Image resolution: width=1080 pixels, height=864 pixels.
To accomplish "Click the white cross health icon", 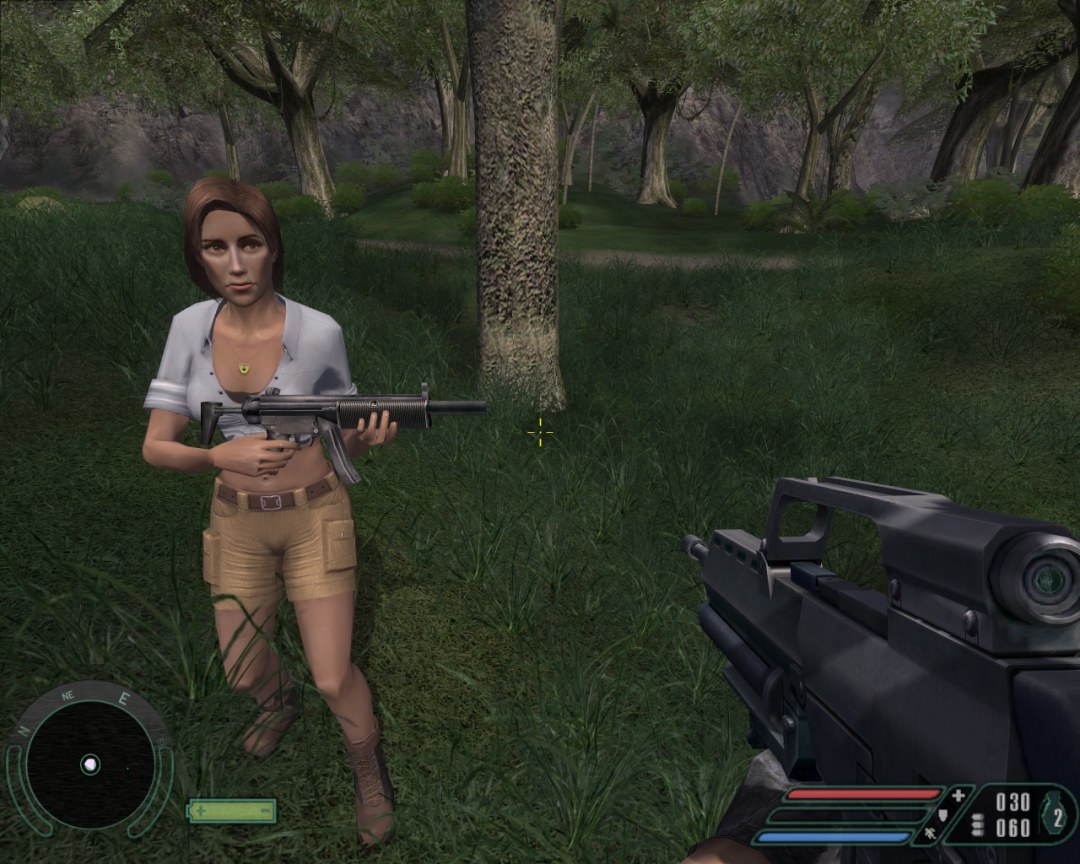I will 960,796.
